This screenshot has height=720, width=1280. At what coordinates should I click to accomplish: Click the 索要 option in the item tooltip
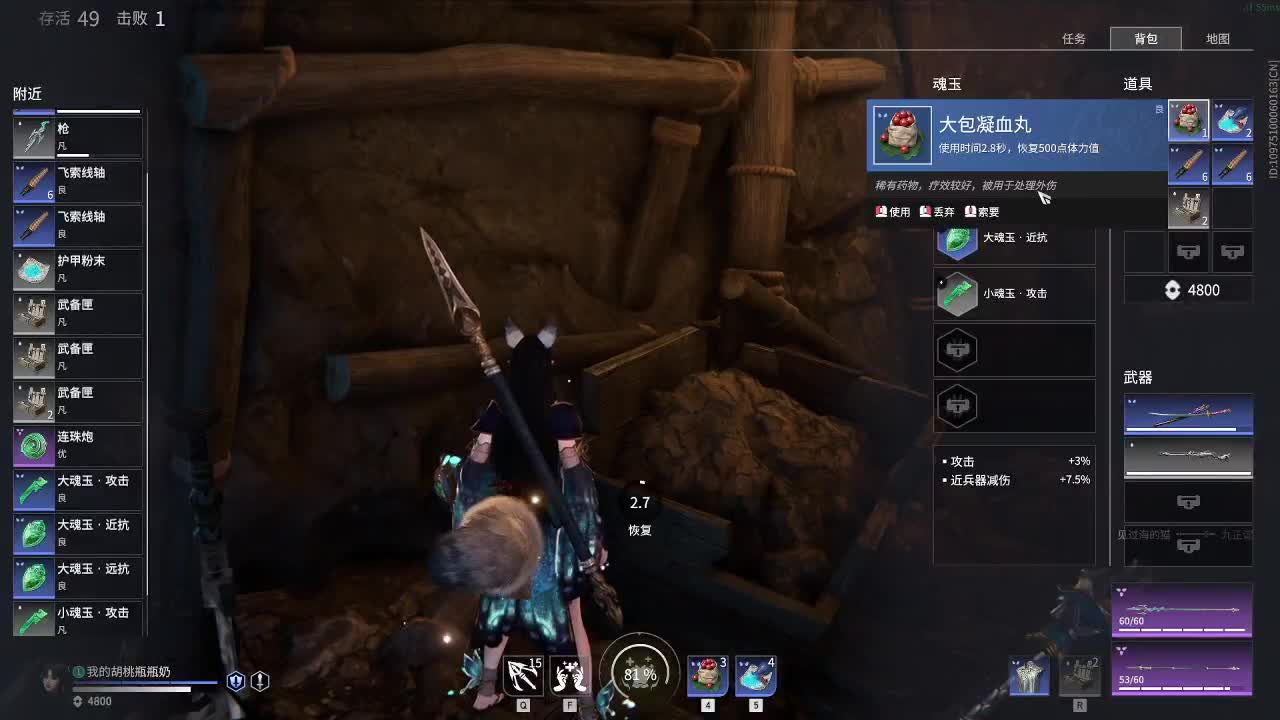tap(982, 211)
